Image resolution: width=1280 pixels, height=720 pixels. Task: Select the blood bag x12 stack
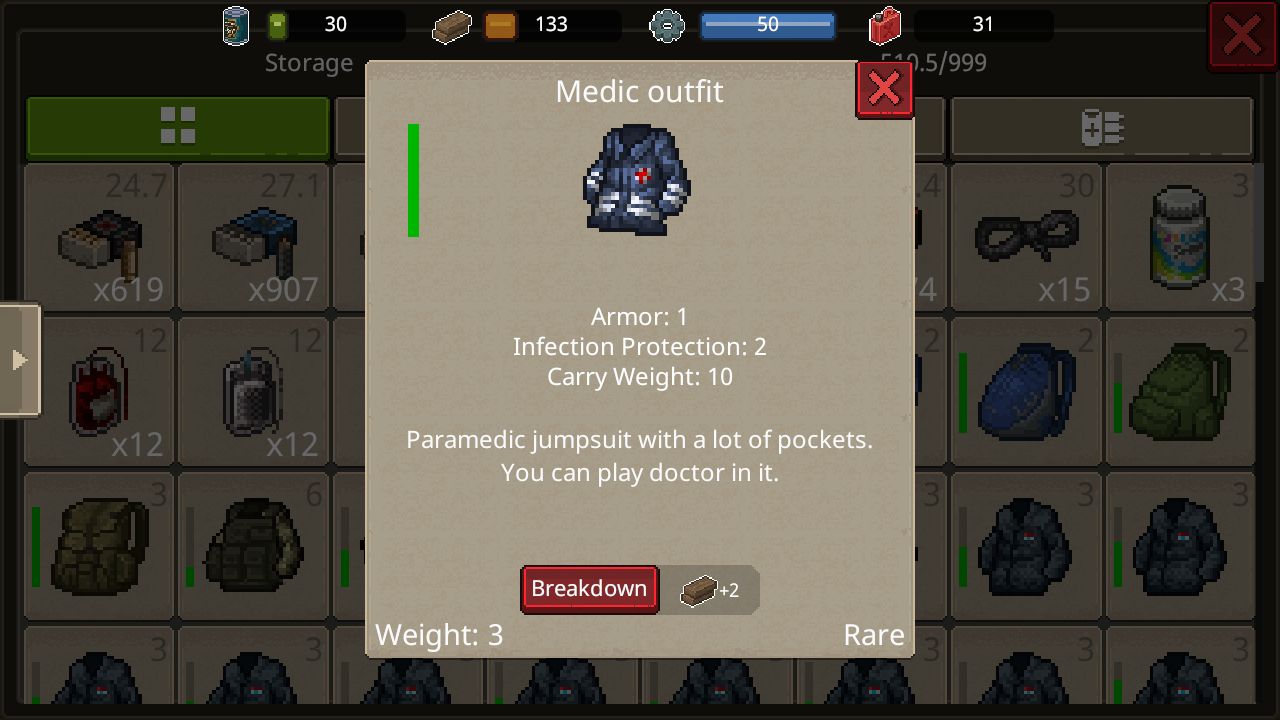(99, 391)
